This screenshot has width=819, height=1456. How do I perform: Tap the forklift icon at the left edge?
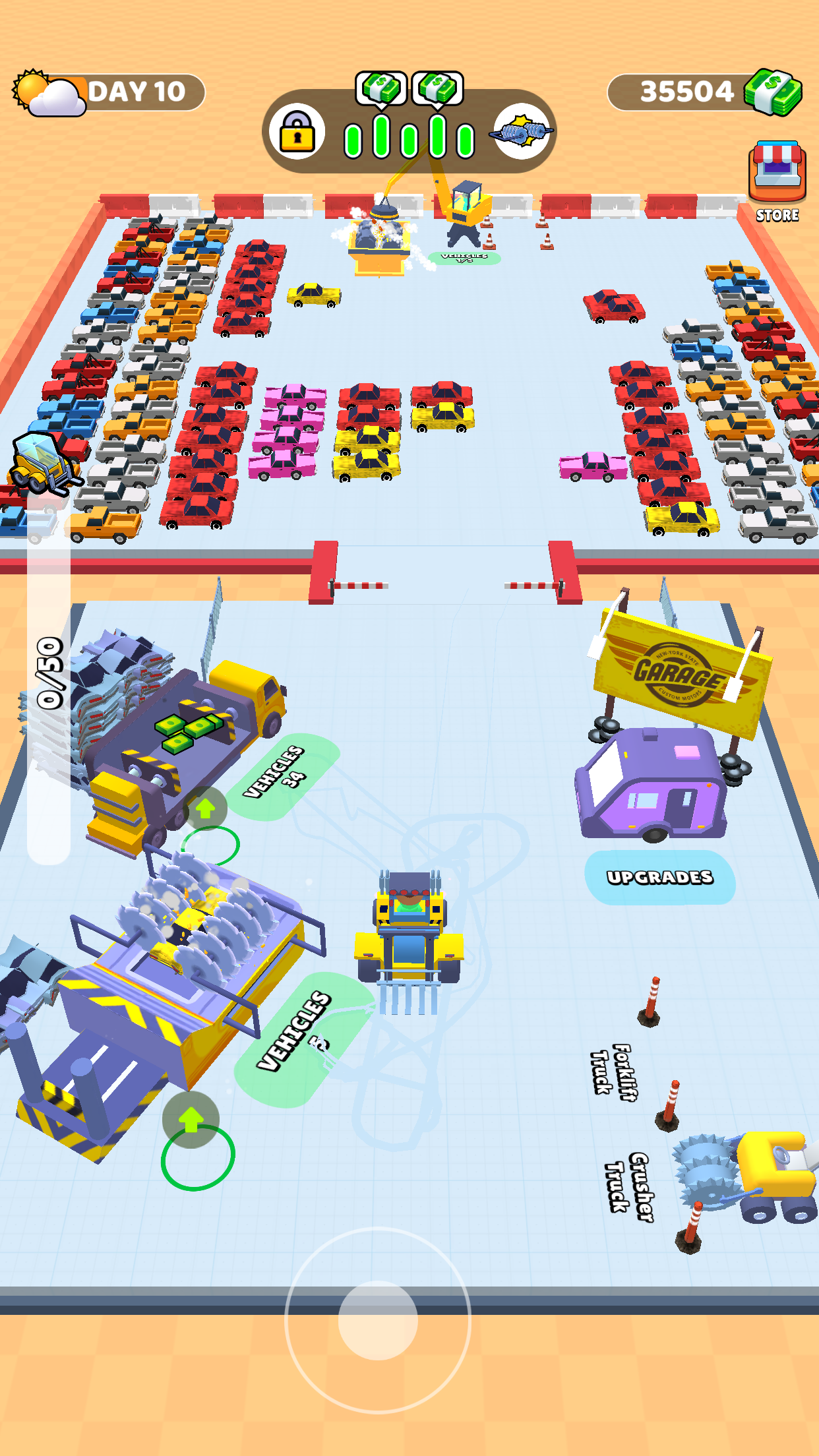pos(43,464)
